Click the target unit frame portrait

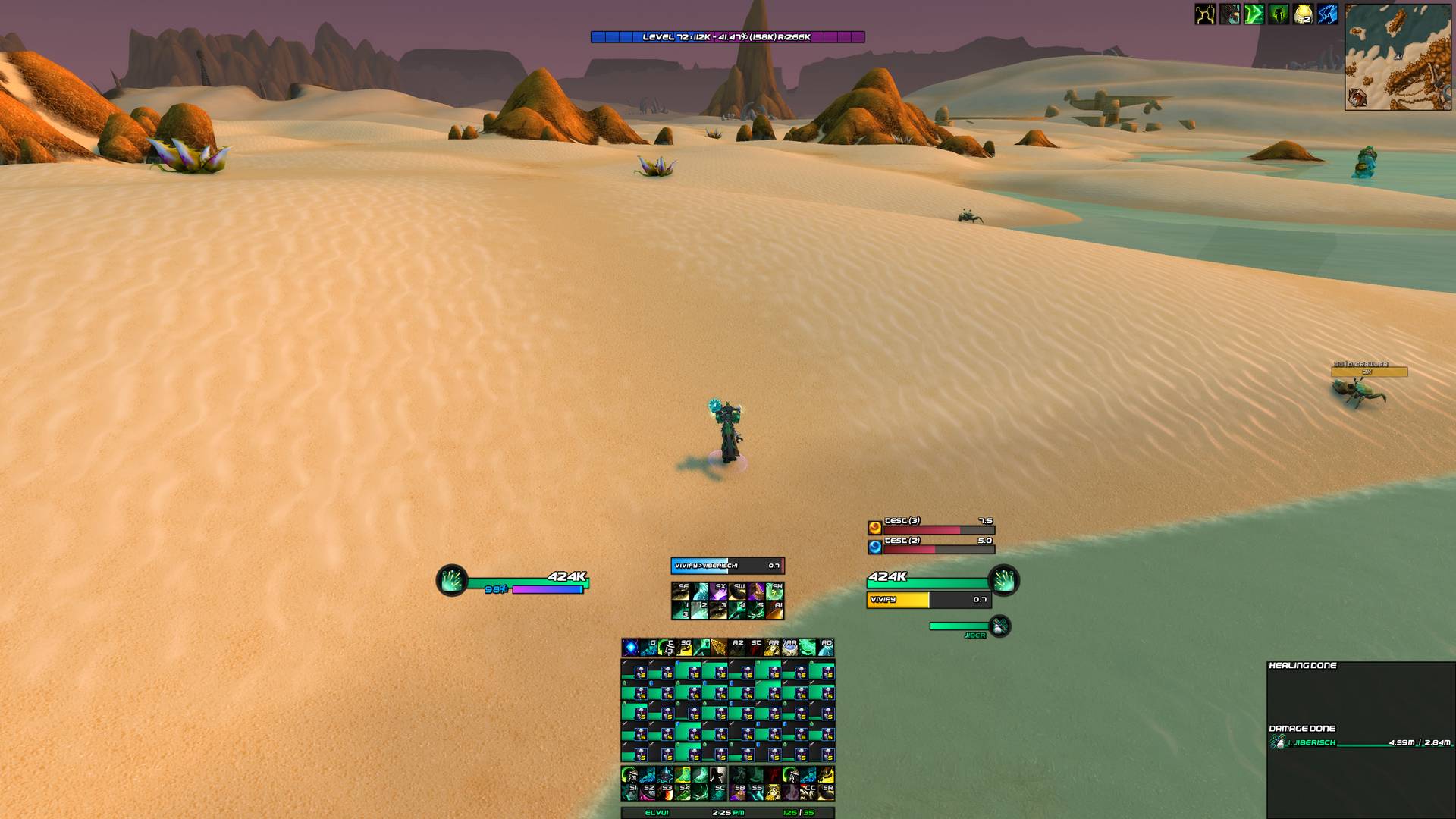[x=1004, y=581]
